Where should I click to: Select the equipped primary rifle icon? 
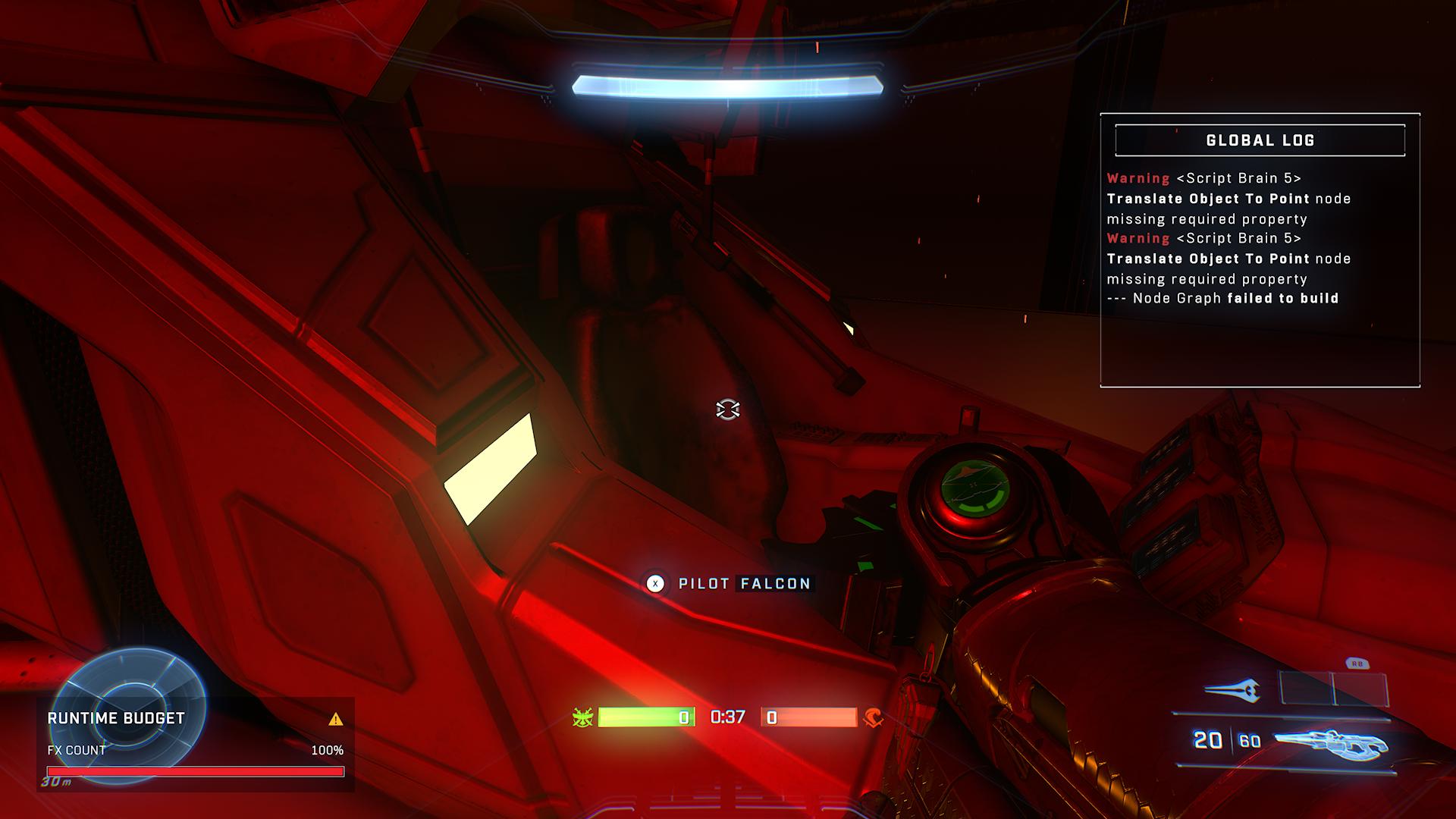coord(1330,744)
